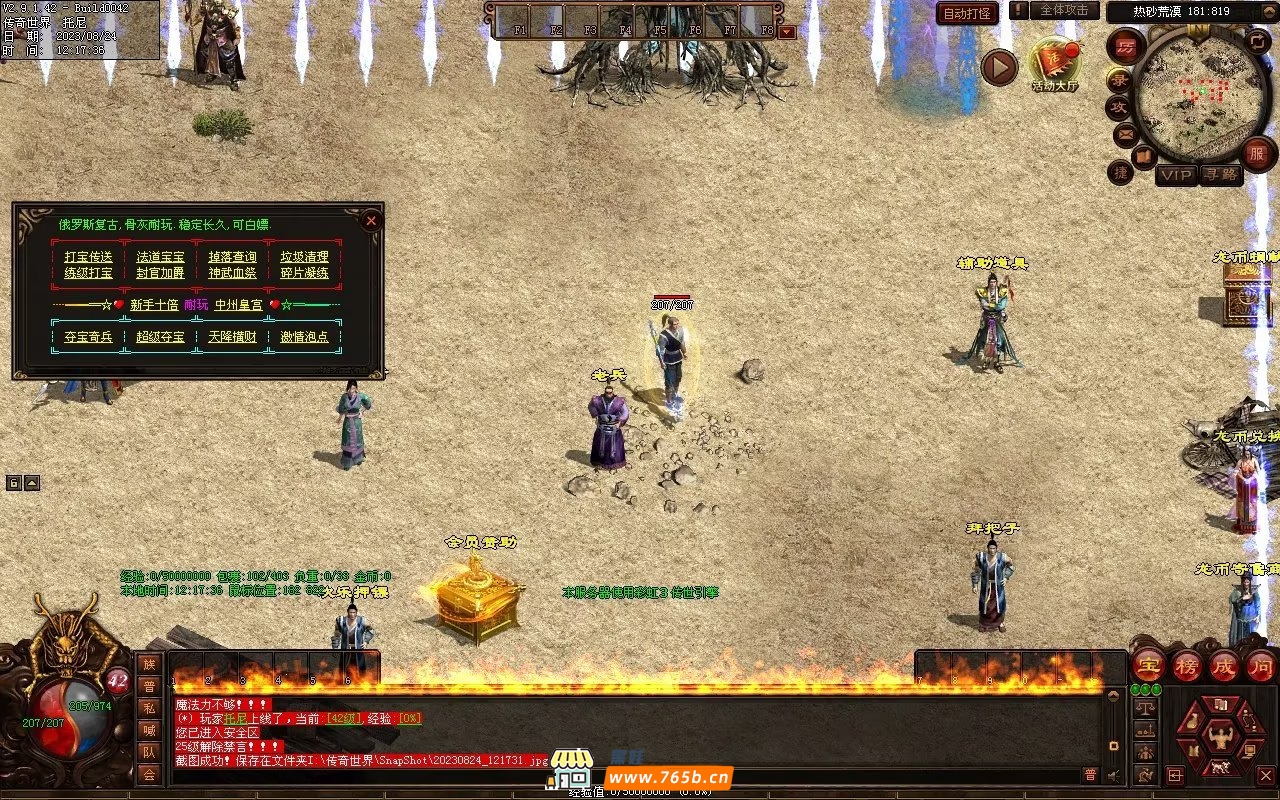The width and height of the screenshot is (1280, 800).
Task: Close the teleport menu panel
Action: point(371,220)
